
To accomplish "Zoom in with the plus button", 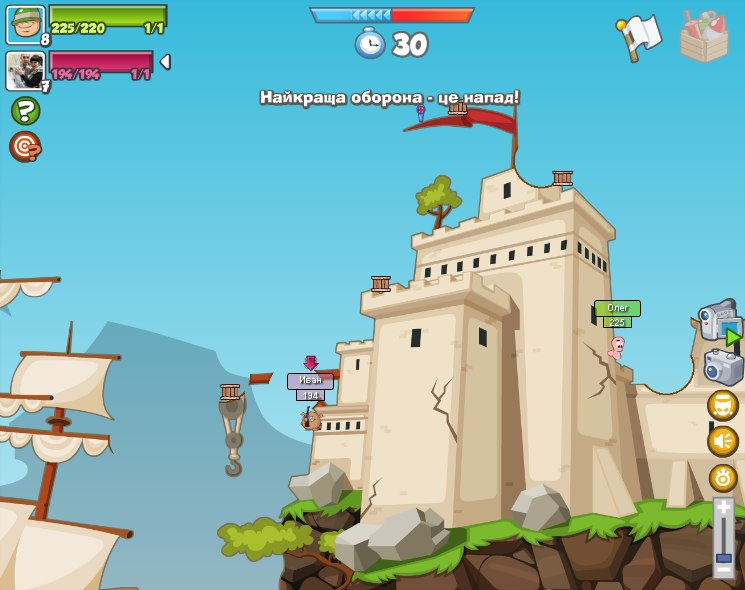I will (723, 507).
